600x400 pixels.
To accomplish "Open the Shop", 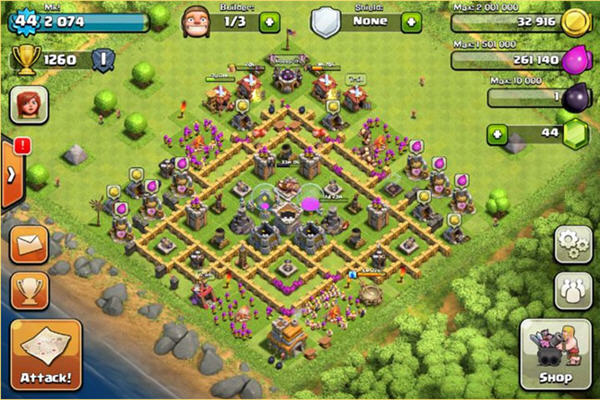I will click(556, 357).
